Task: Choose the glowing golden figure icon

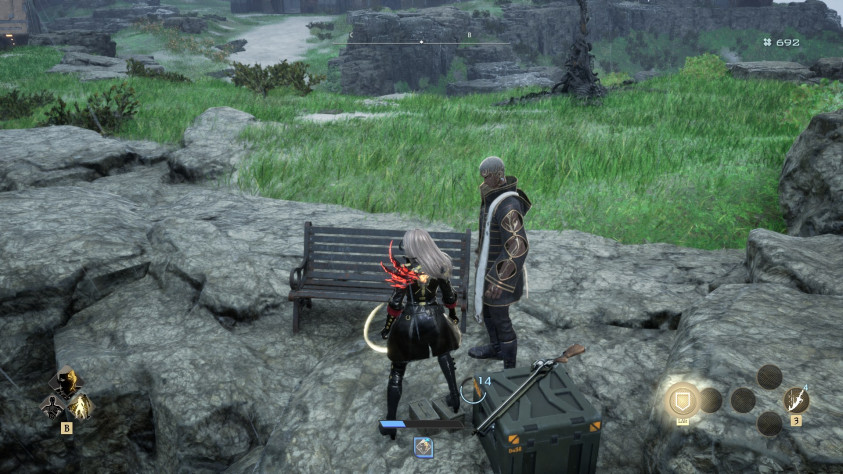Action: click(80, 406)
